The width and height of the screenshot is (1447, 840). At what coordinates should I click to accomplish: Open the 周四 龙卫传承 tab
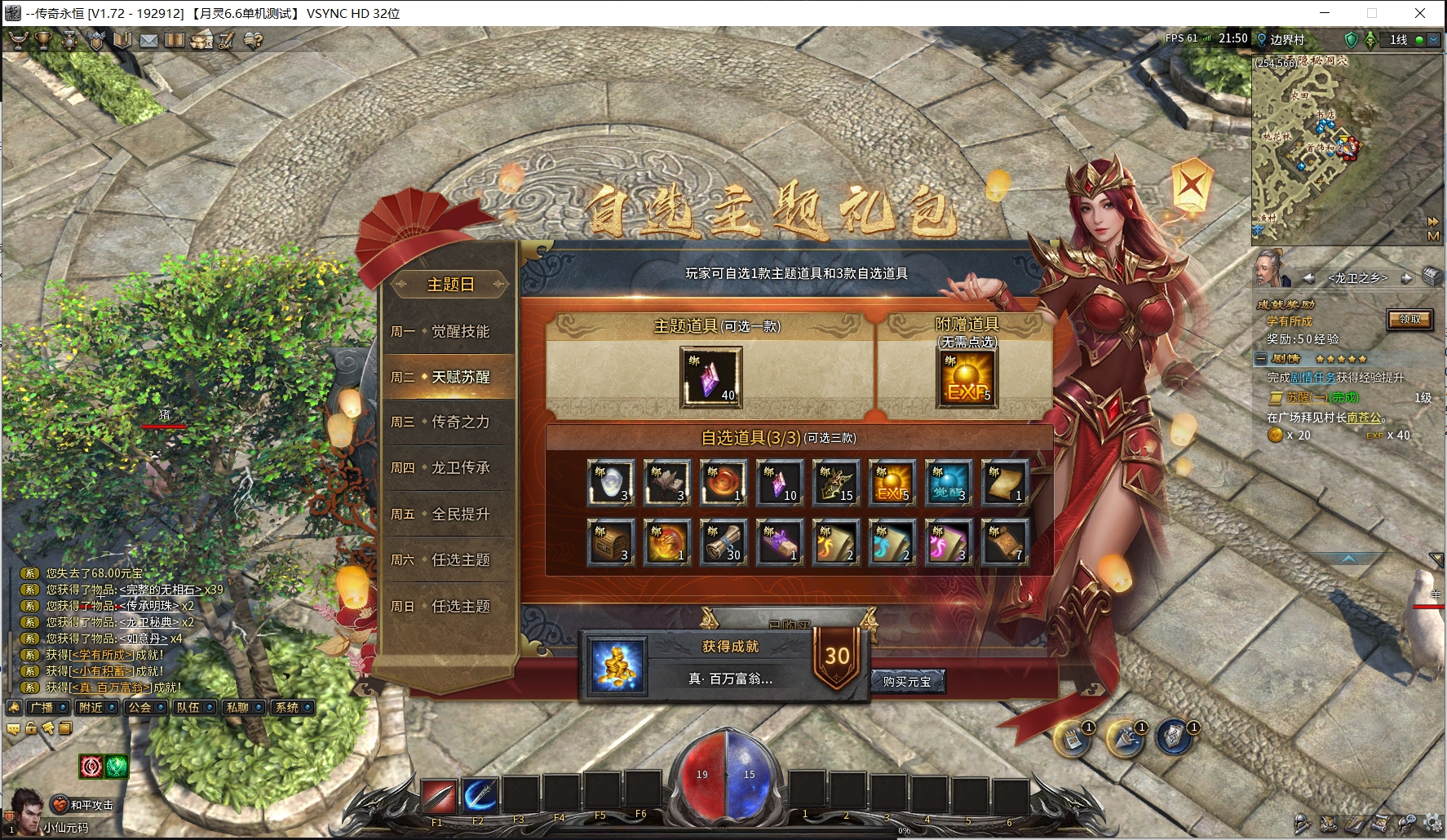449,468
